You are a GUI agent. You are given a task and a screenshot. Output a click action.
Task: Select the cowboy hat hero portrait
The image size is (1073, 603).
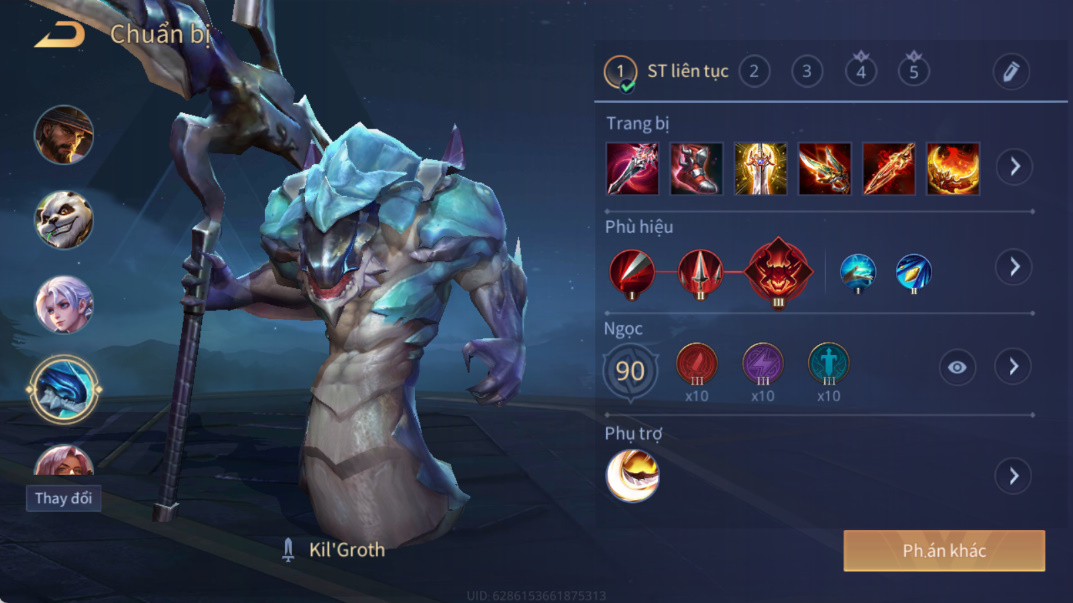(x=64, y=135)
